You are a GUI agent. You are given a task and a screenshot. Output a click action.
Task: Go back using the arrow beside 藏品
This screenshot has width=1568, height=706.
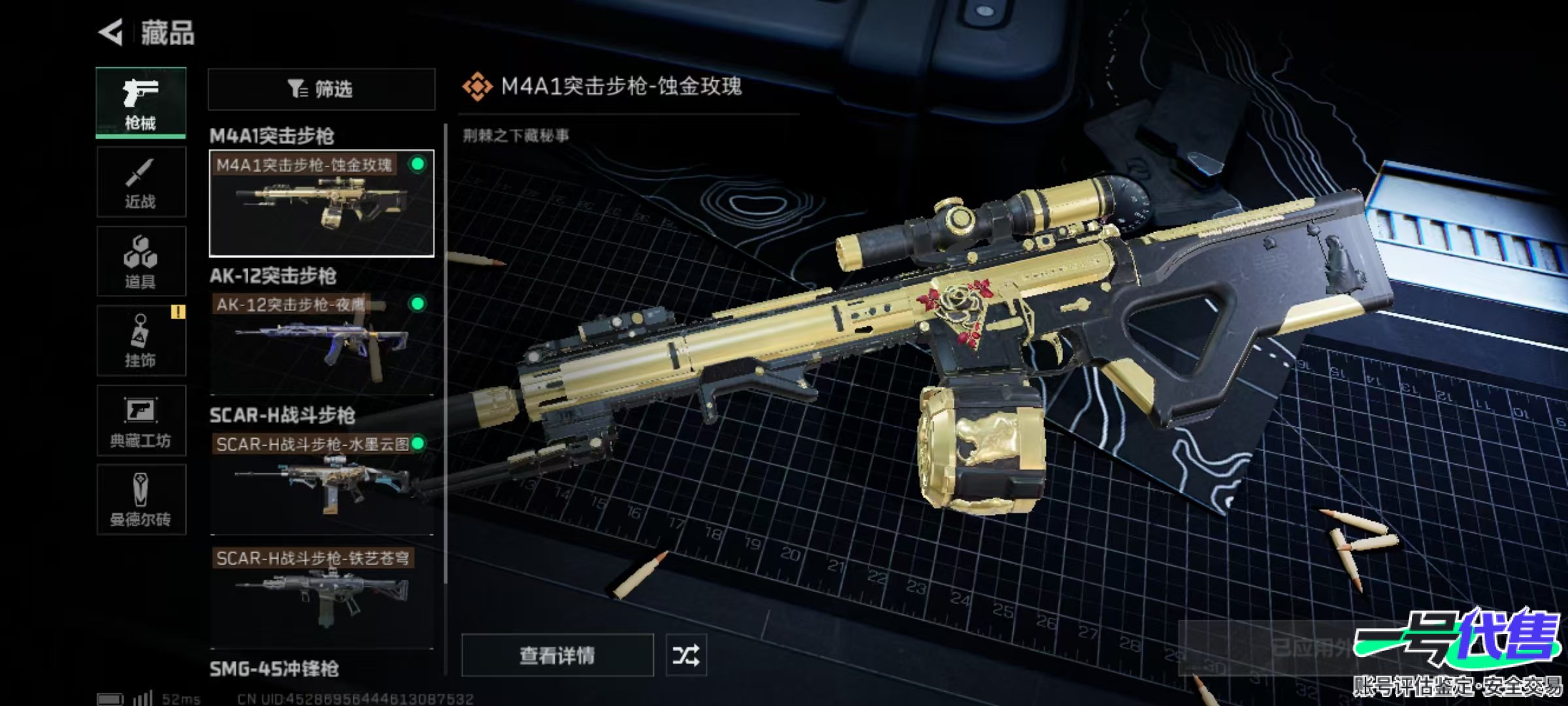pos(112,32)
